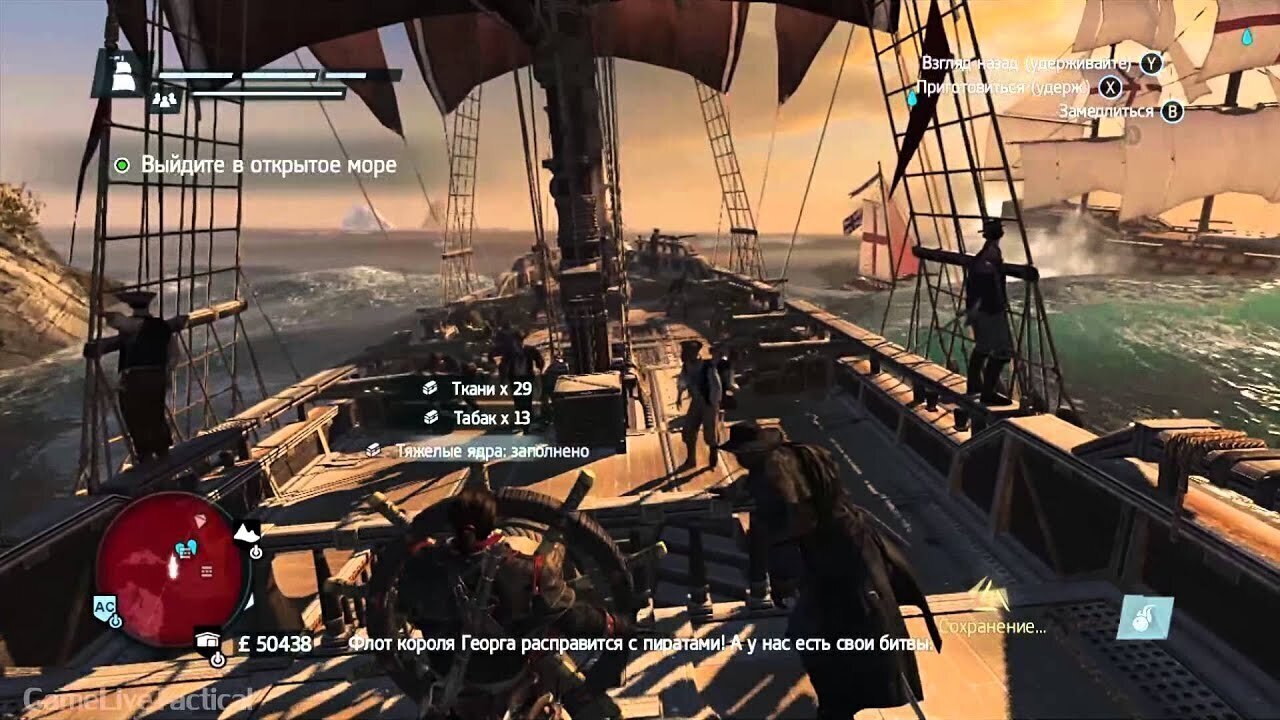This screenshot has width=1280, height=720.
Task: Activate the flaming cannonball weapon icon
Action: tap(1144, 617)
